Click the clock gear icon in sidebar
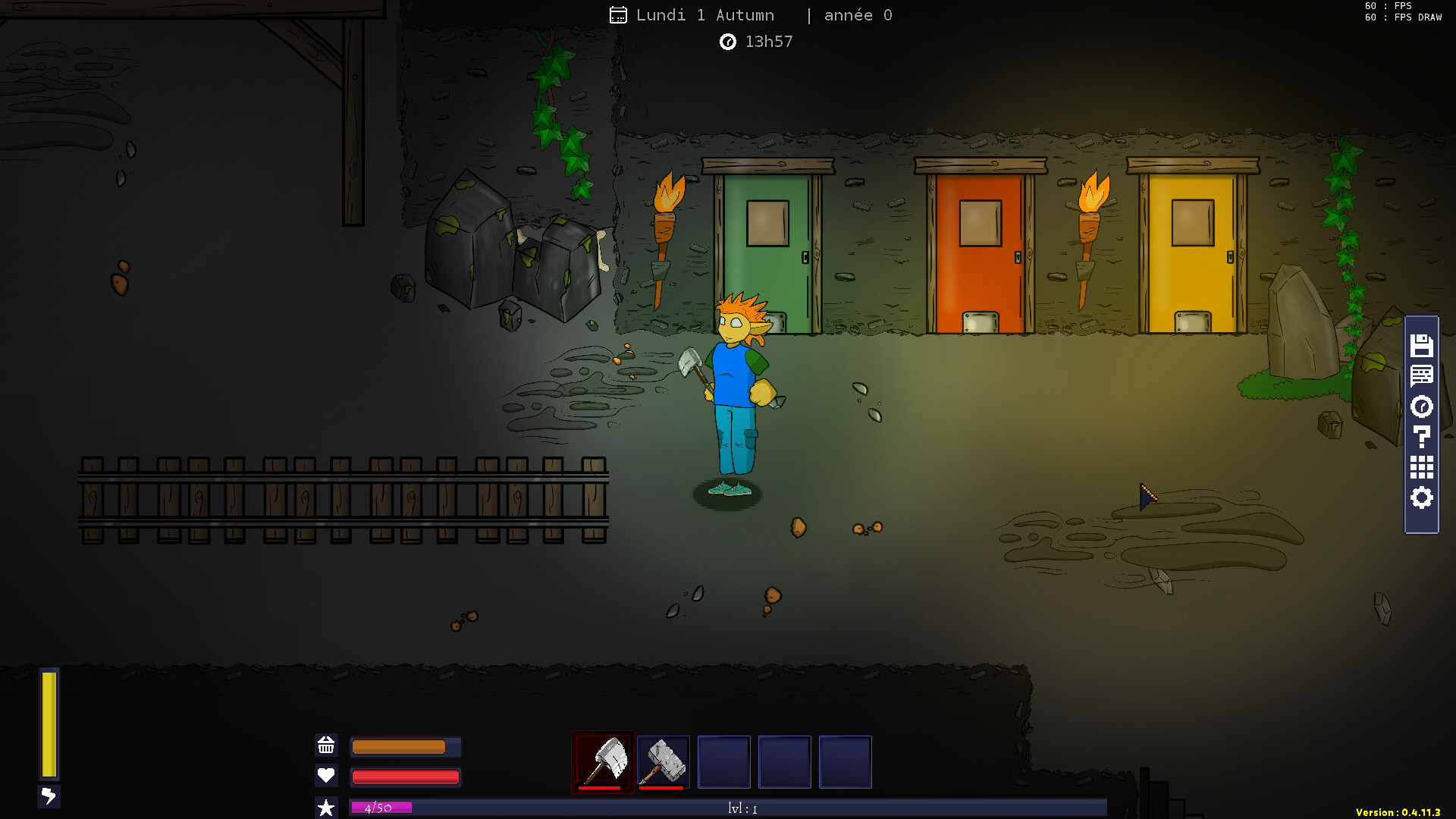Image resolution: width=1456 pixels, height=819 pixels. (1422, 407)
